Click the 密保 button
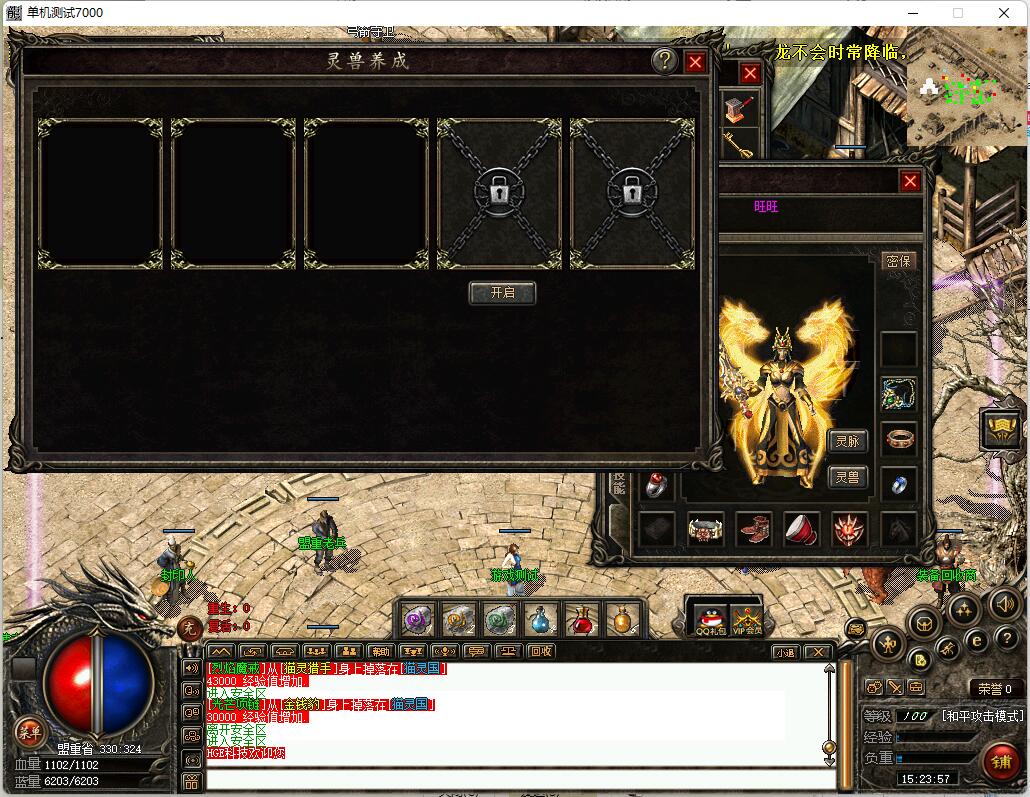The width and height of the screenshot is (1030, 797). coord(898,261)
